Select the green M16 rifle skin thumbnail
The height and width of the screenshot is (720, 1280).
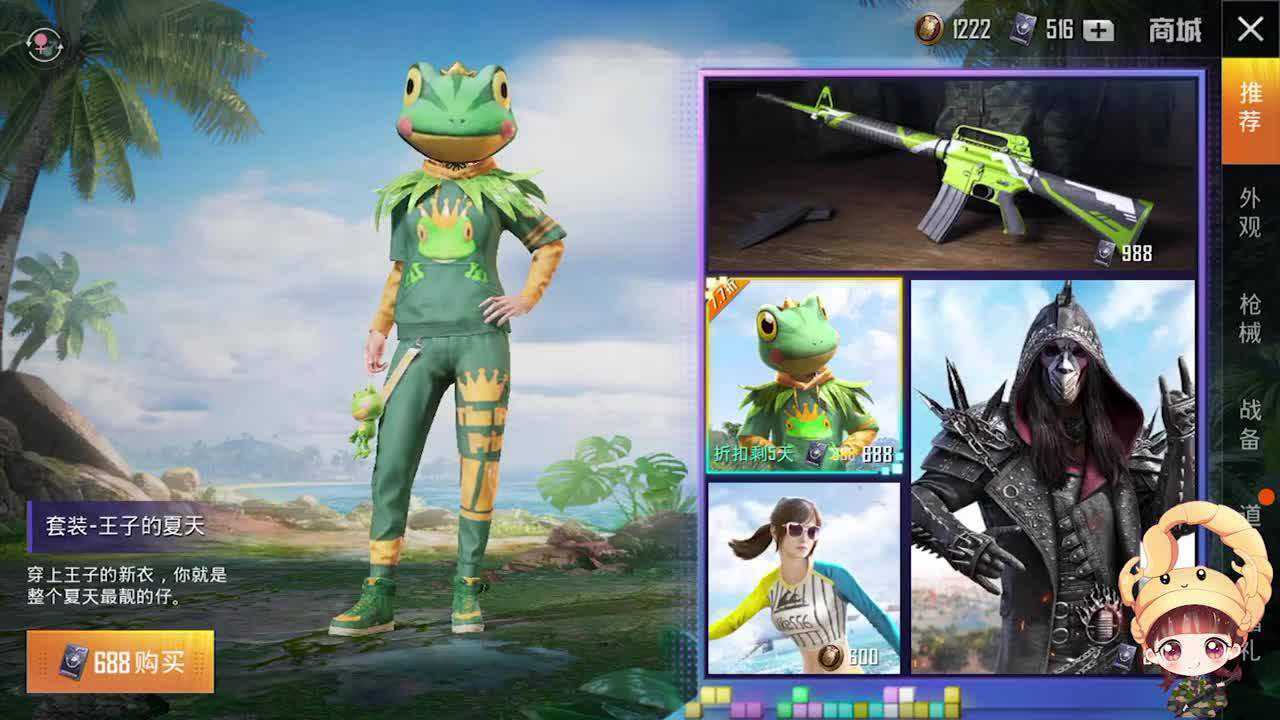[x=950, y=165]
